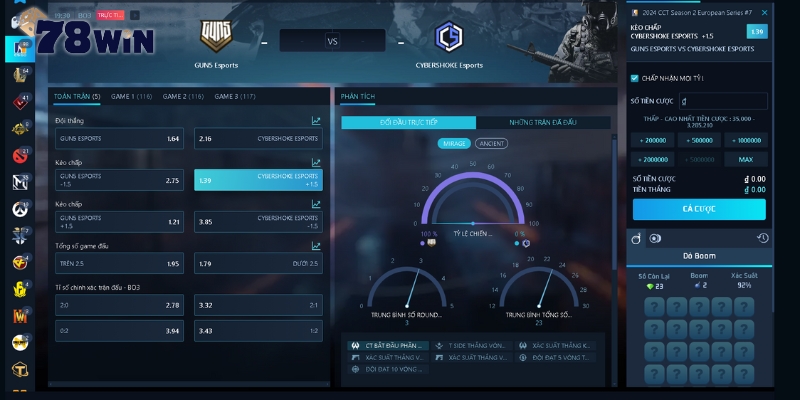Open the GAME 2 betting tab
800x400 pixels.
pyautogui.click(x=182, y=96)
